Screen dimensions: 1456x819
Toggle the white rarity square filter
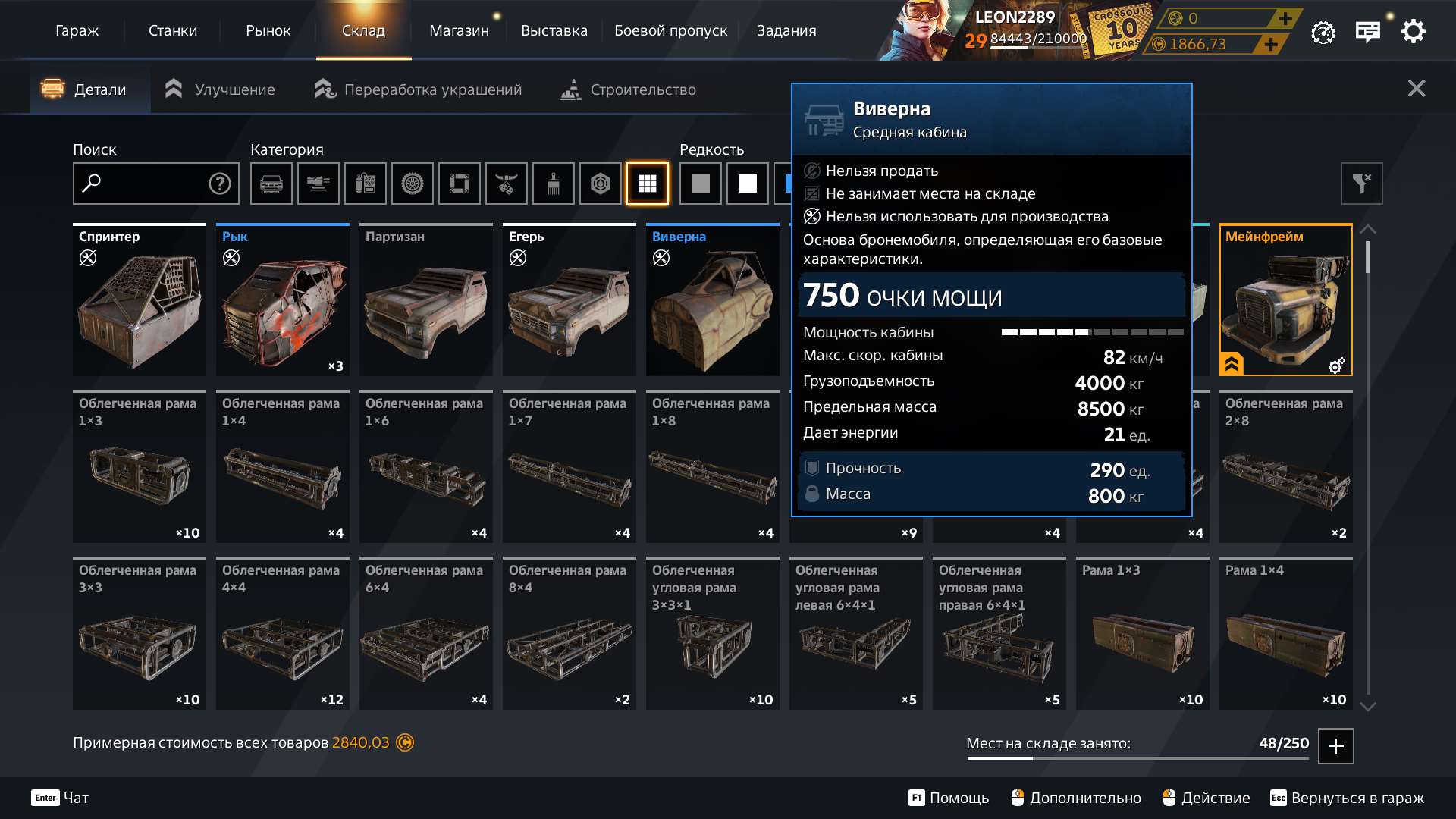click(x=747, y=184)
